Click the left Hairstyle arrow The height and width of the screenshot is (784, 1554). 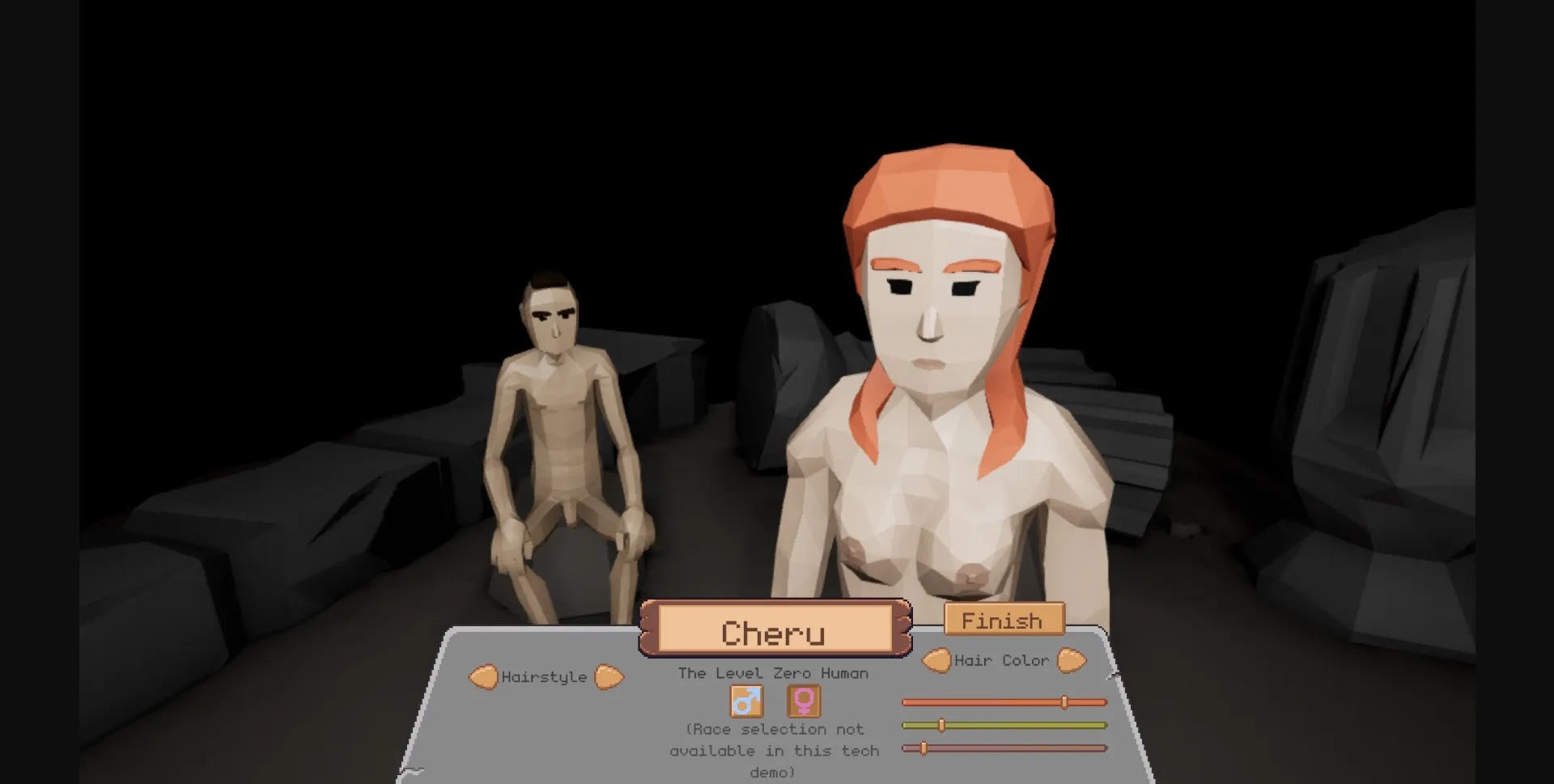click(484, 676)
